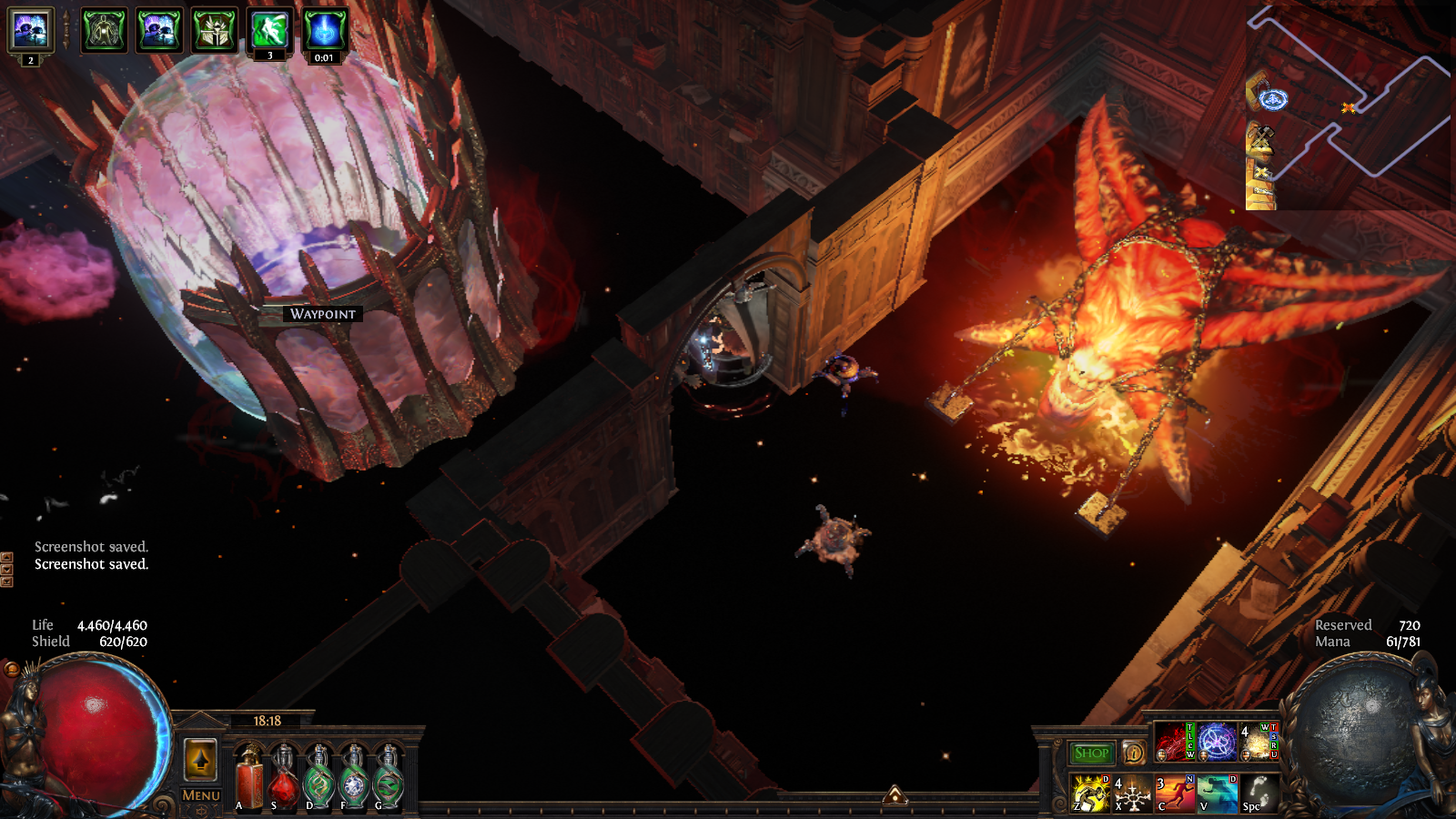The width and height of the screenshot is (1456, 819).
Task: Select the golden explosion skill slot
Action: [x=1259, y=742]
